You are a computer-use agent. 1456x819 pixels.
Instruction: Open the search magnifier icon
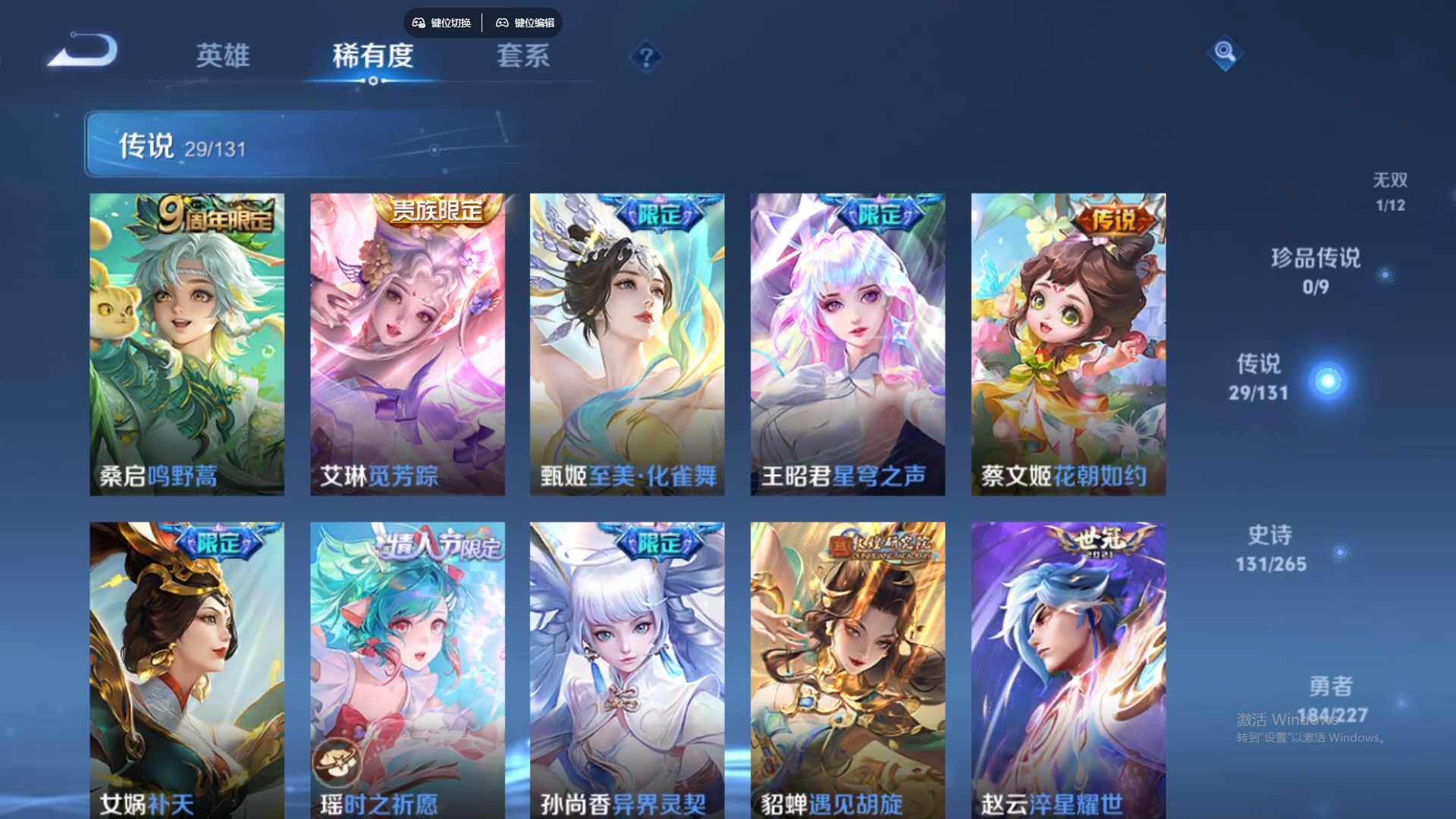pyautogui.click(x=1226, y=53)
